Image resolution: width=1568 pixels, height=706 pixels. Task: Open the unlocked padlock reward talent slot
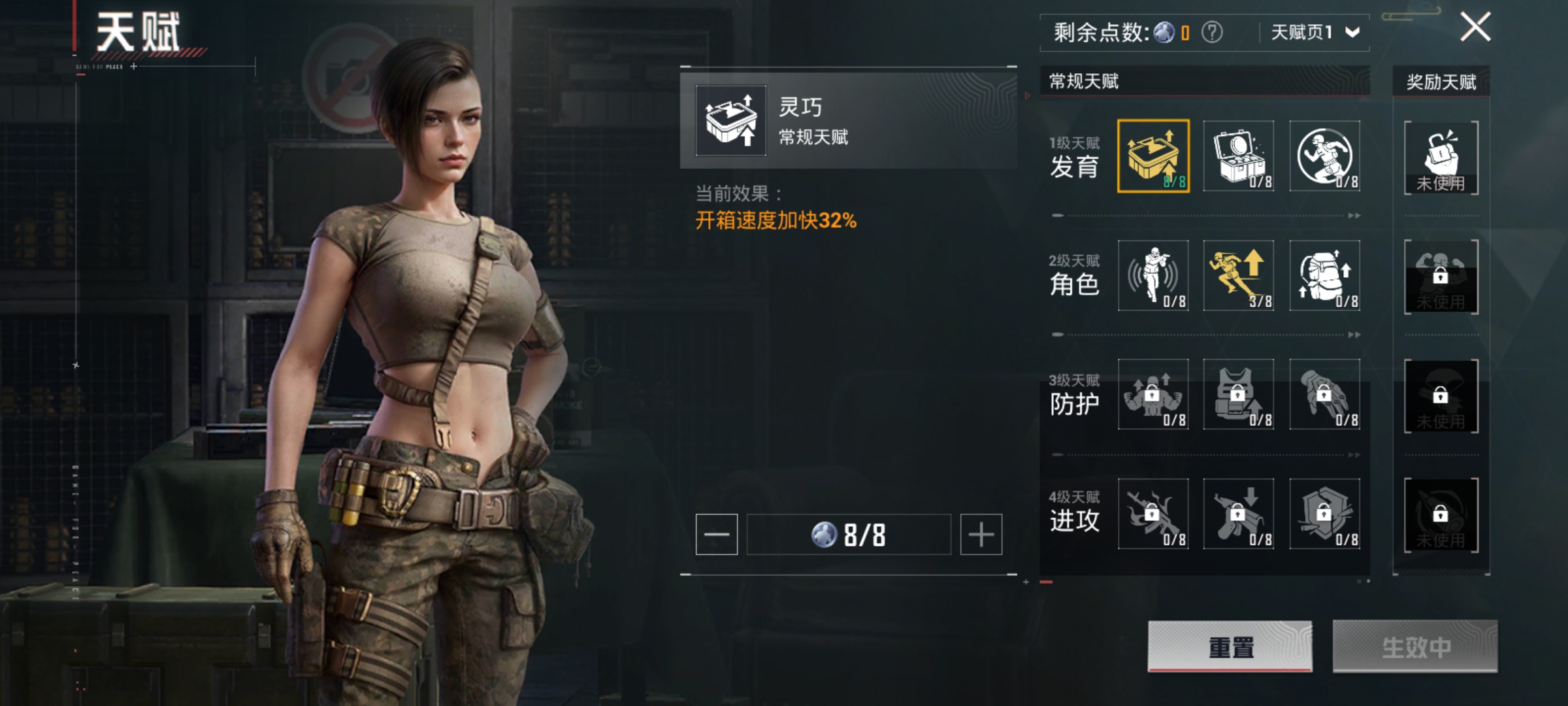point(1441,158)
